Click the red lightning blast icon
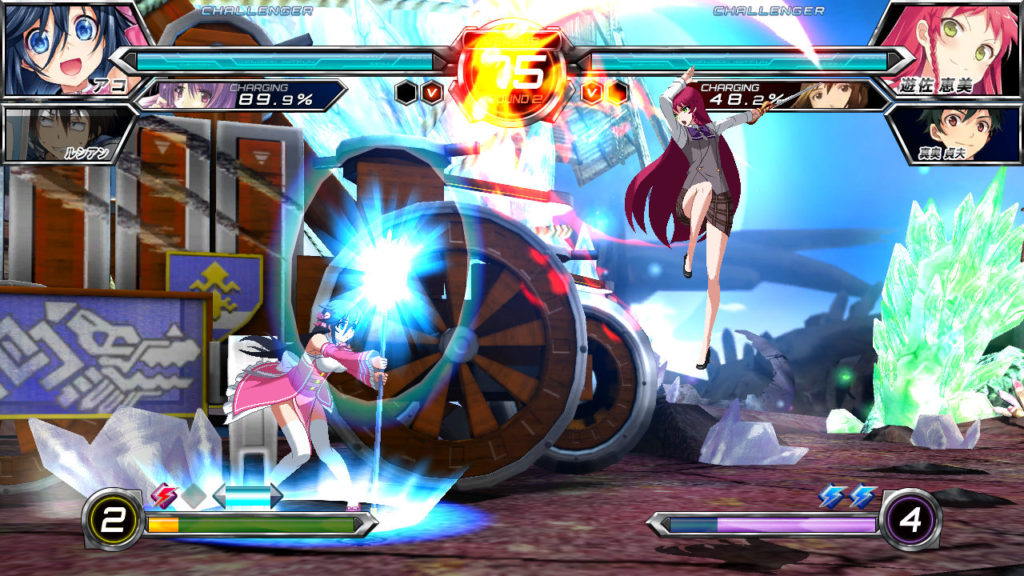Viewport: 1024px width, 576px height. (162, 494)
